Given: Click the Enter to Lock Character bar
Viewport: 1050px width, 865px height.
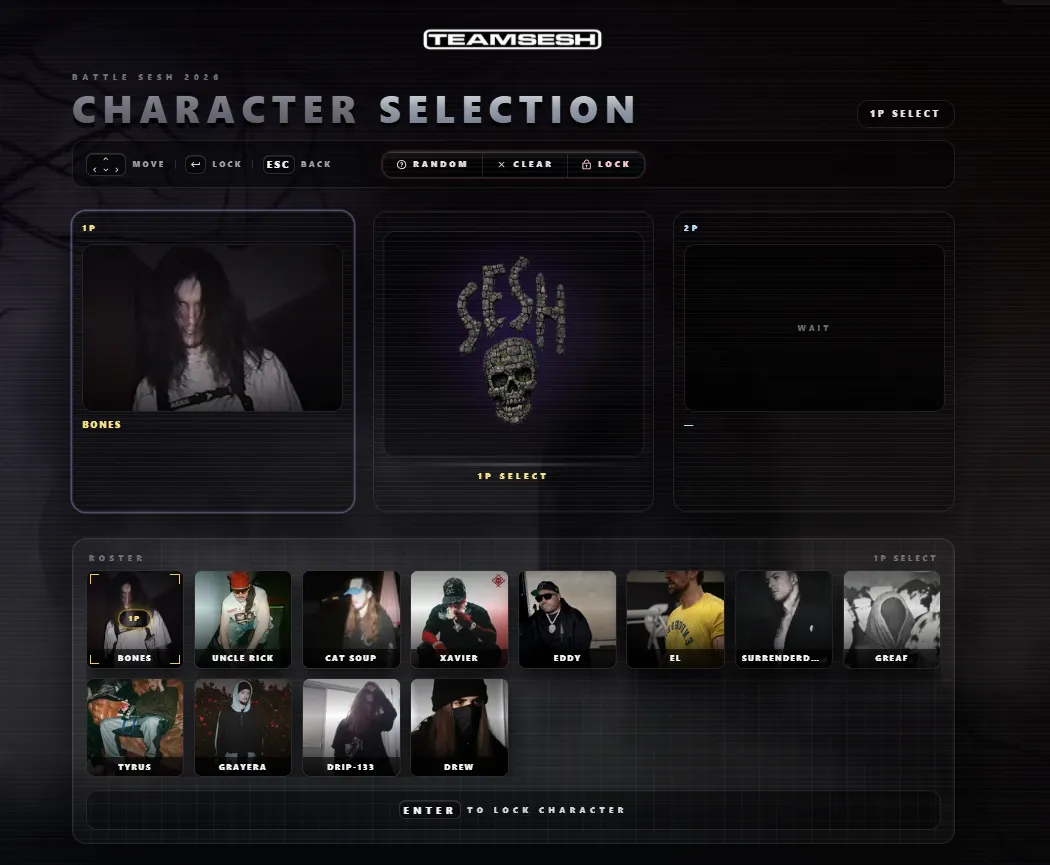Looking at the screenshot, I should (513, 810).
